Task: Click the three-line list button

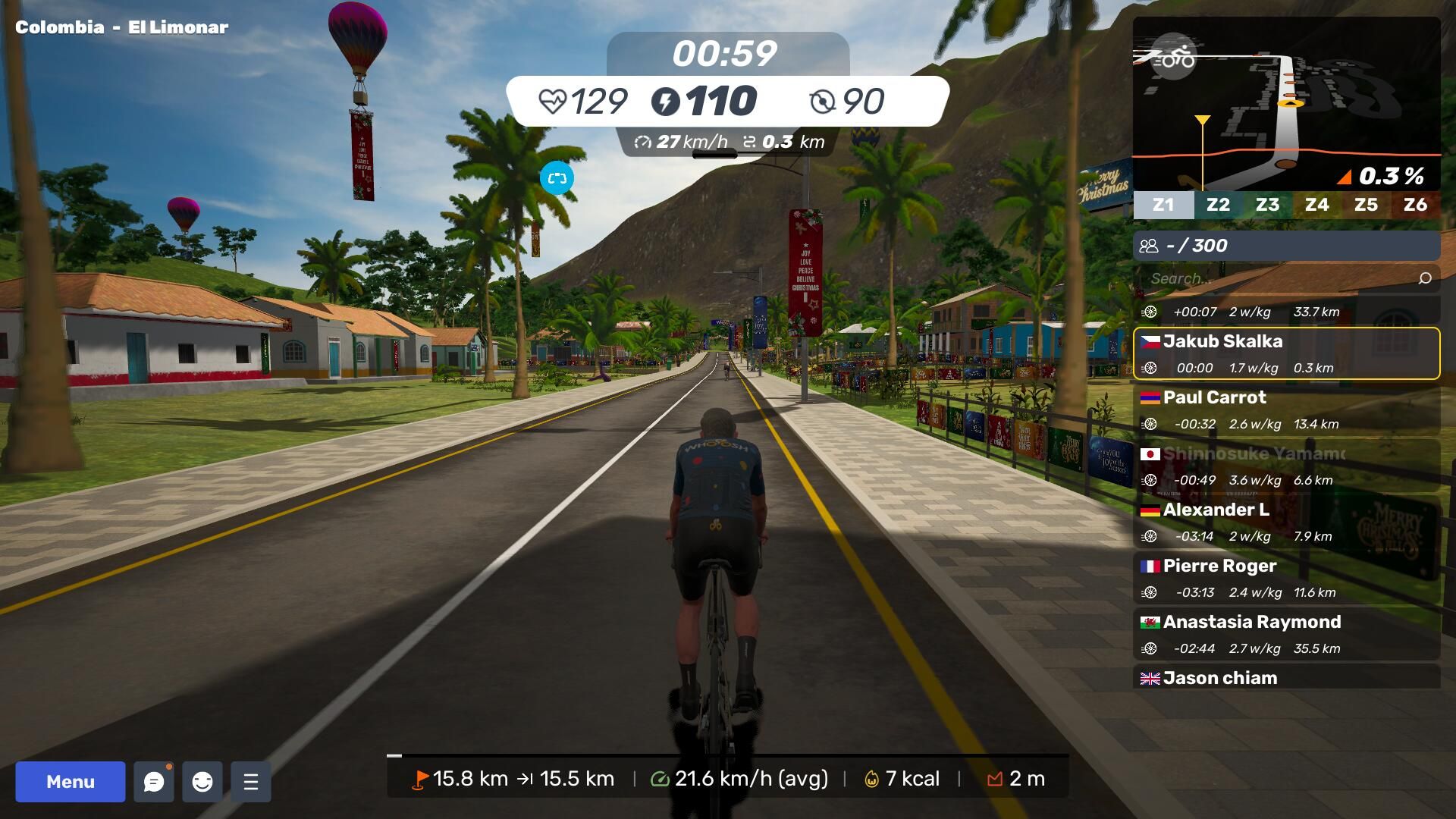Action: pyautogui.click(x=251, y=782)
